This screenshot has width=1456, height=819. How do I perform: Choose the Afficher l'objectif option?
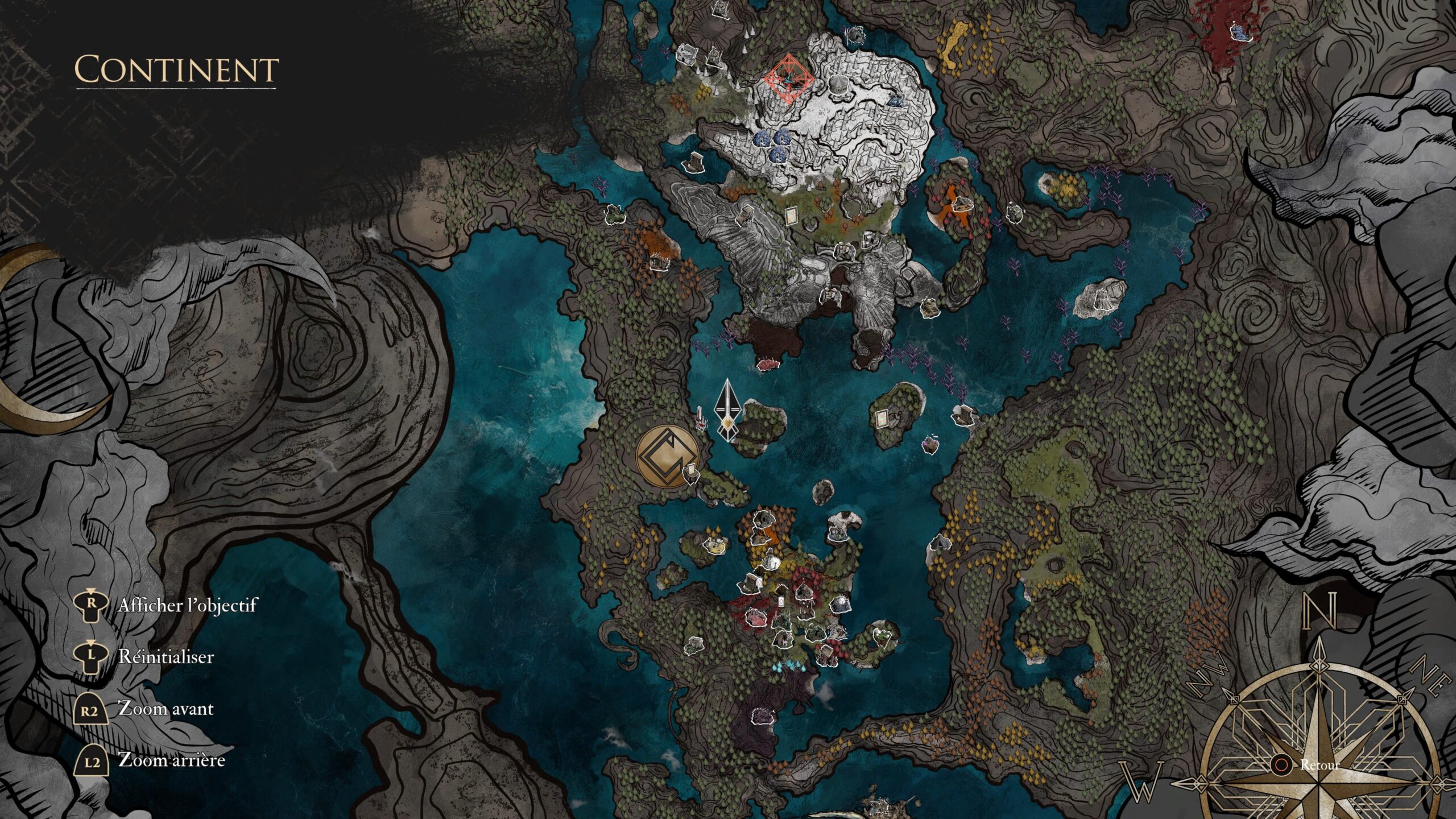point(187,606)
